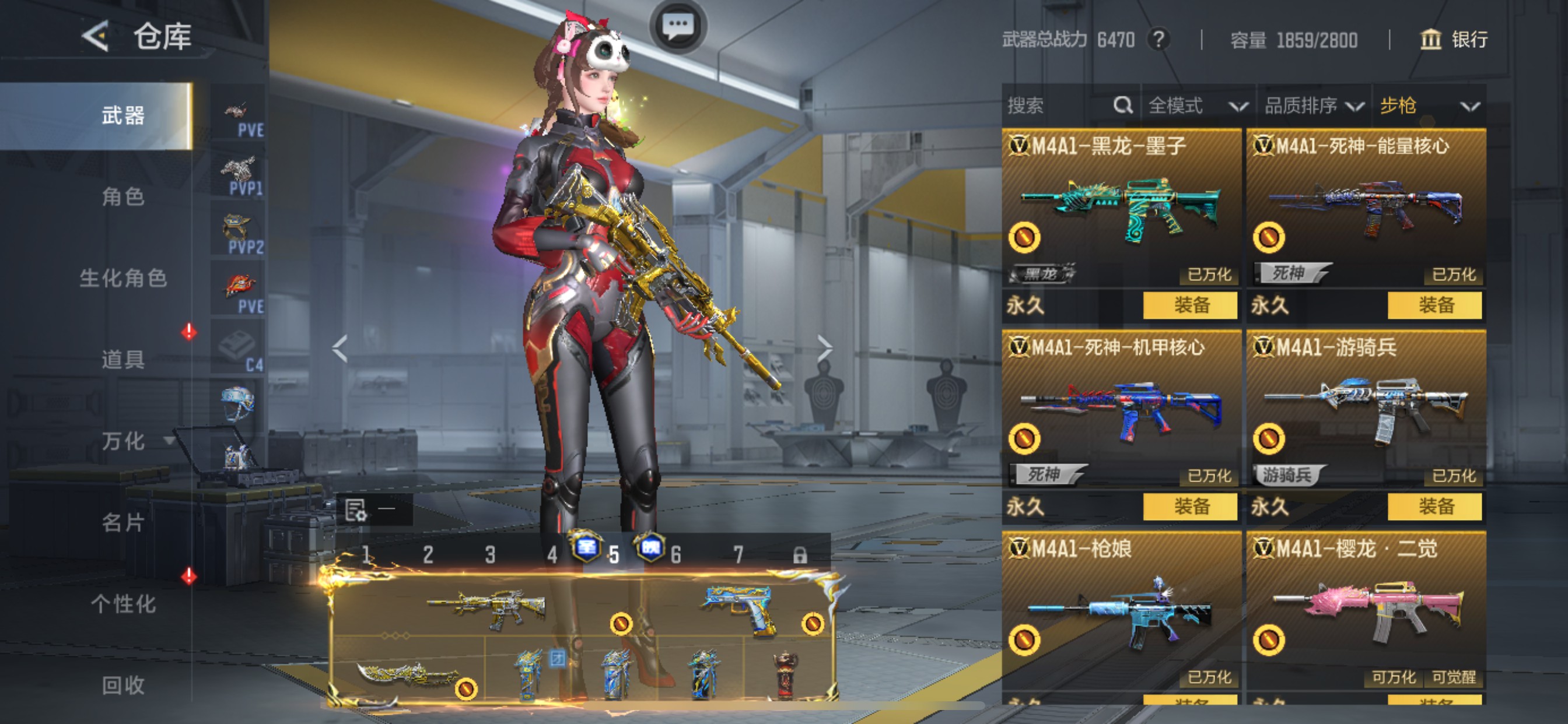1568x724 pixels.
Task: Show the help for 武器总战力
Action: coord(1159,40)
